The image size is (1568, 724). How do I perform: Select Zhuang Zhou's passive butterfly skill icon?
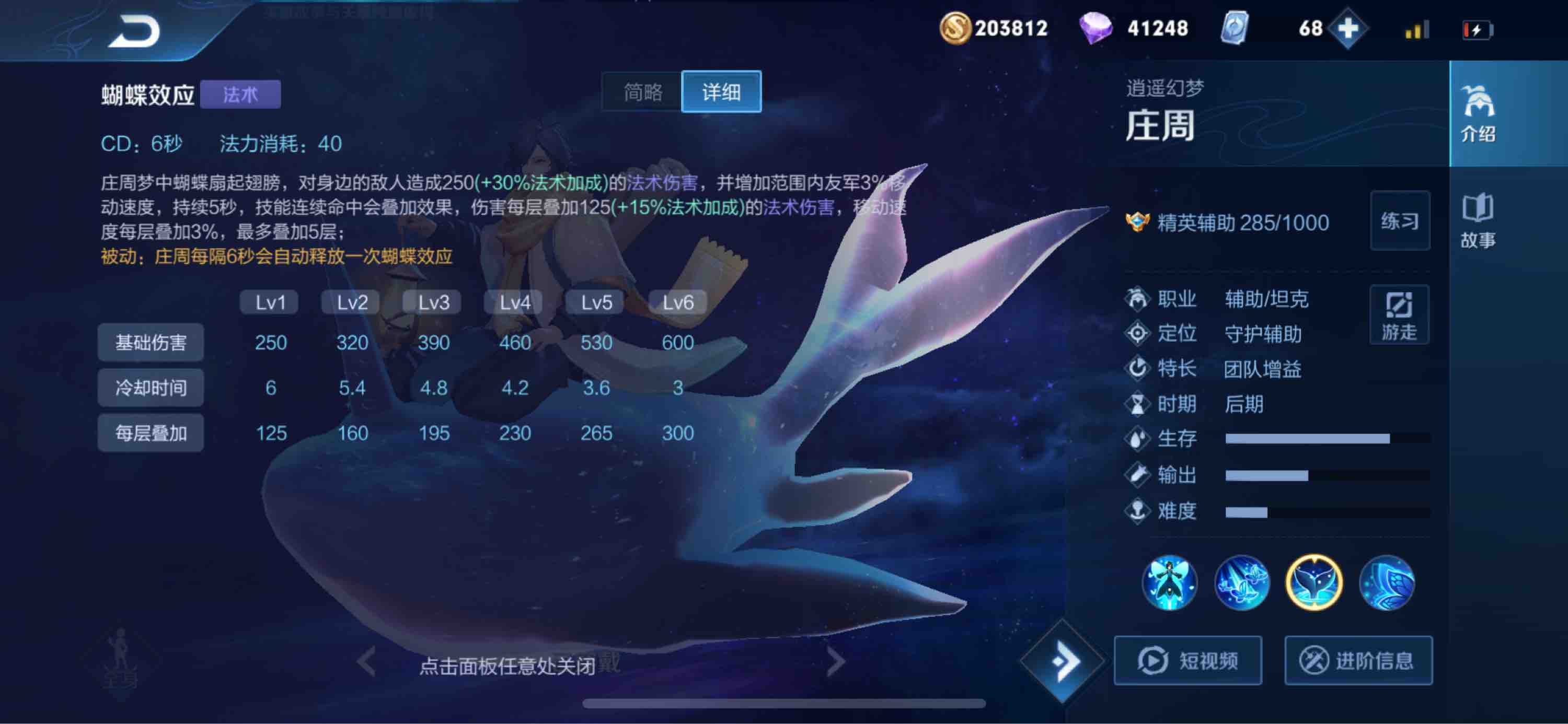pos(1172,583)
